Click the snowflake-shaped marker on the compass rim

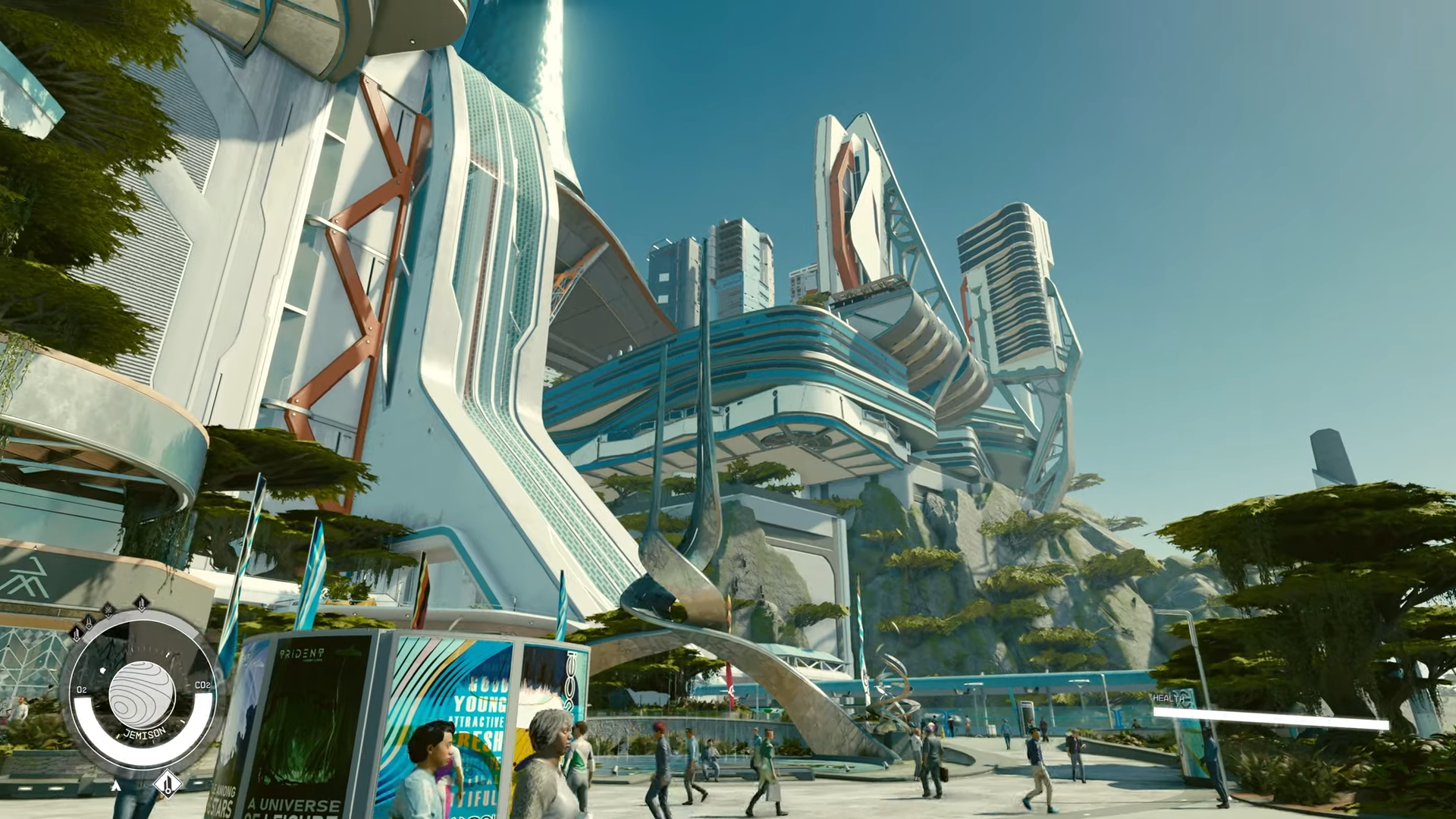click(108, 609)
